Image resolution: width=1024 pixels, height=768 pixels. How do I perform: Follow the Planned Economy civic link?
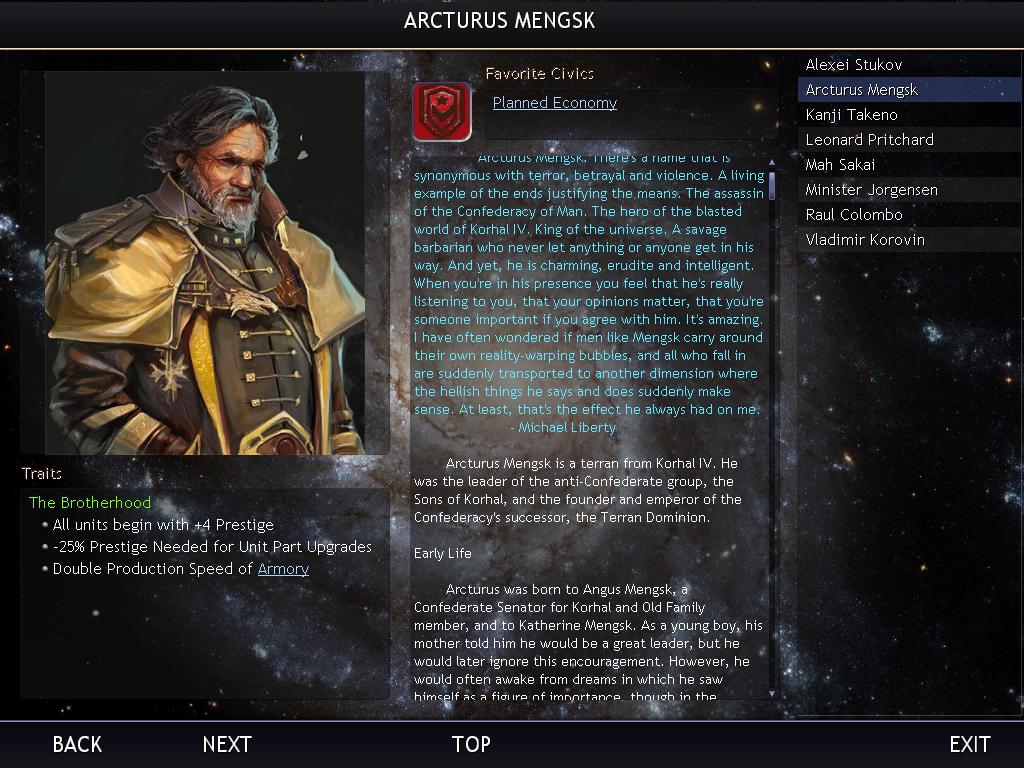tap(555, 103)
